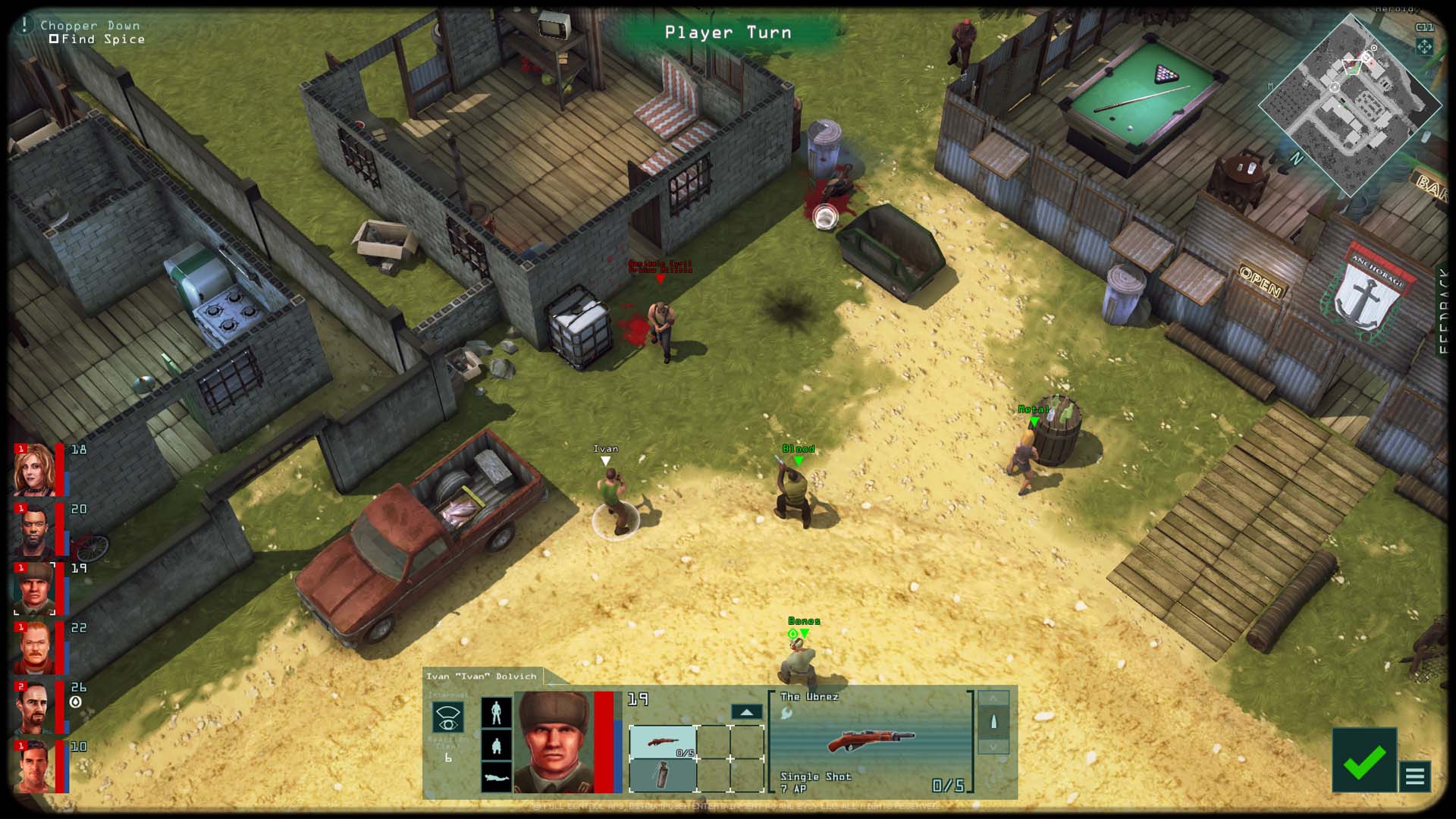Switch Ivan to standing stance

pos(496,712)
